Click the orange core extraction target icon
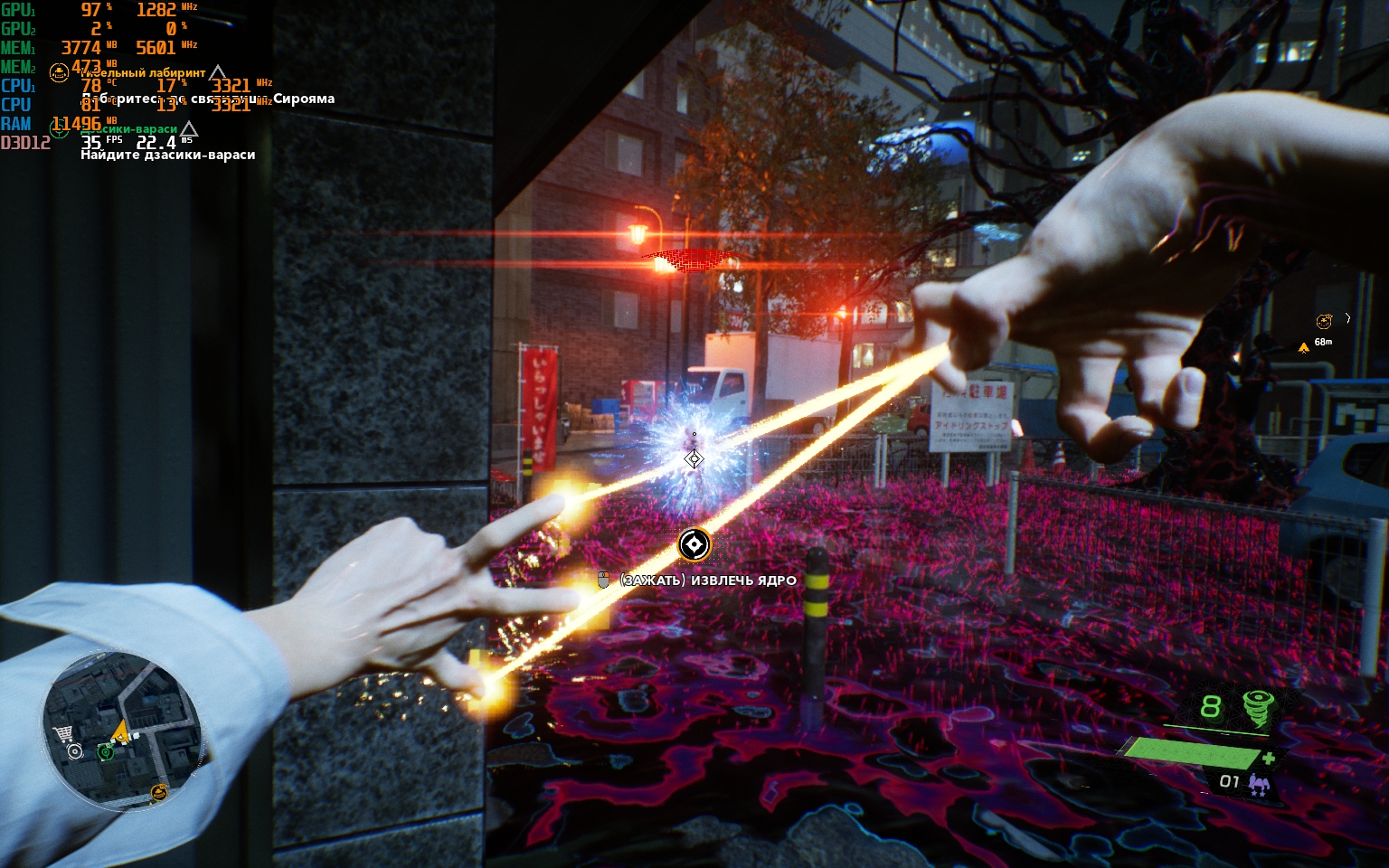This screenshot has height=868, width=1389. 694,544
